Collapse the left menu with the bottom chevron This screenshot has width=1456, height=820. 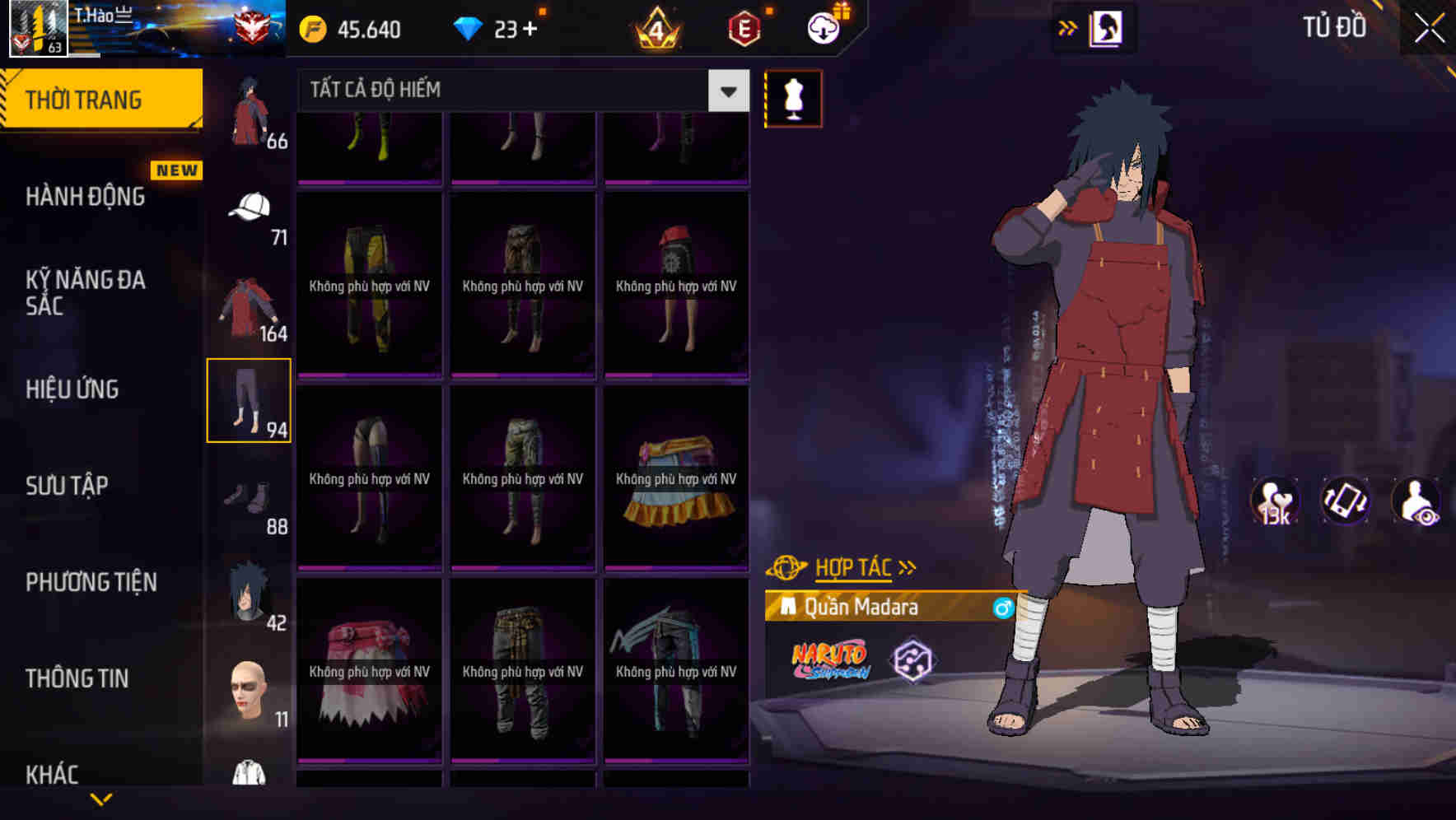(x=101, y=797)
